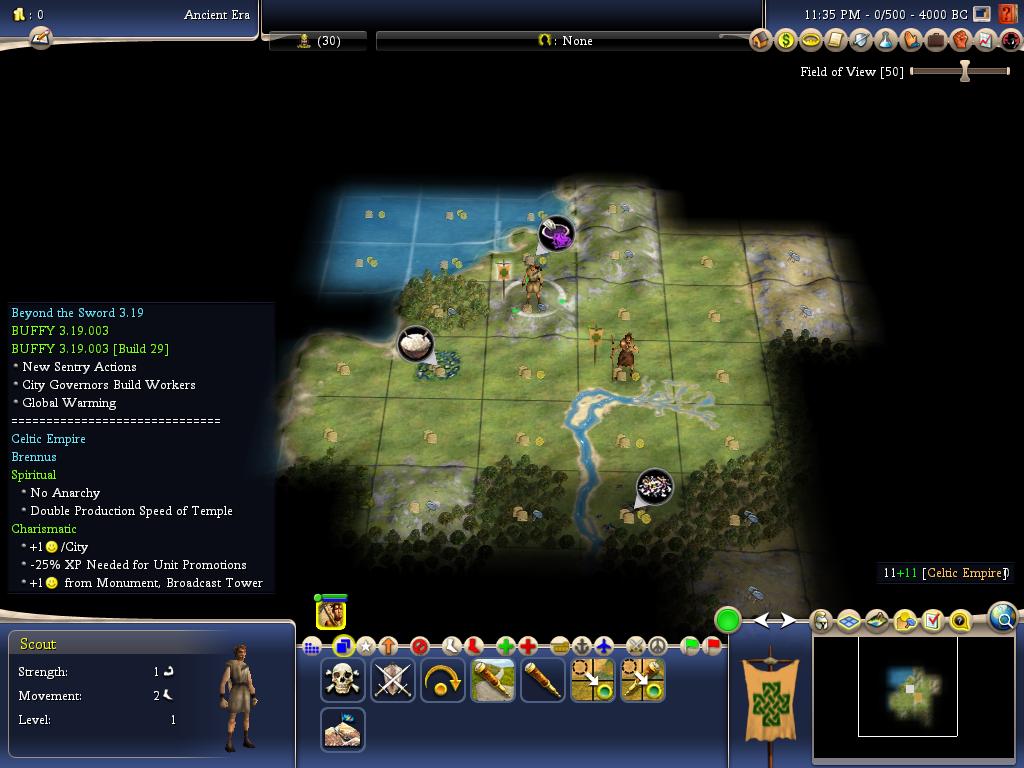
Task: Toggle the resource bubble display button
Action: [905, 621]
